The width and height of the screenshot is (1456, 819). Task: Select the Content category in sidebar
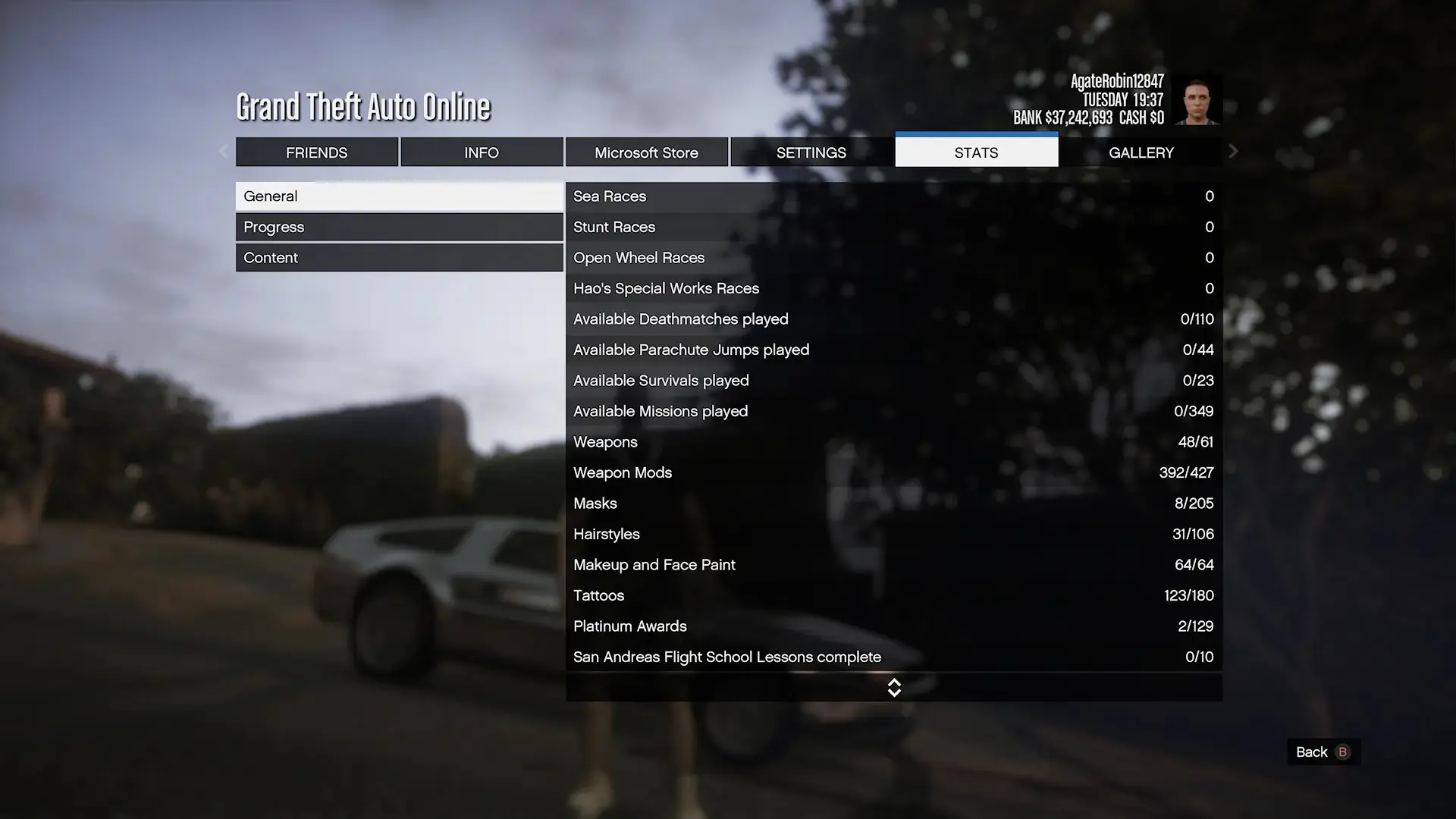click(400, 257)
